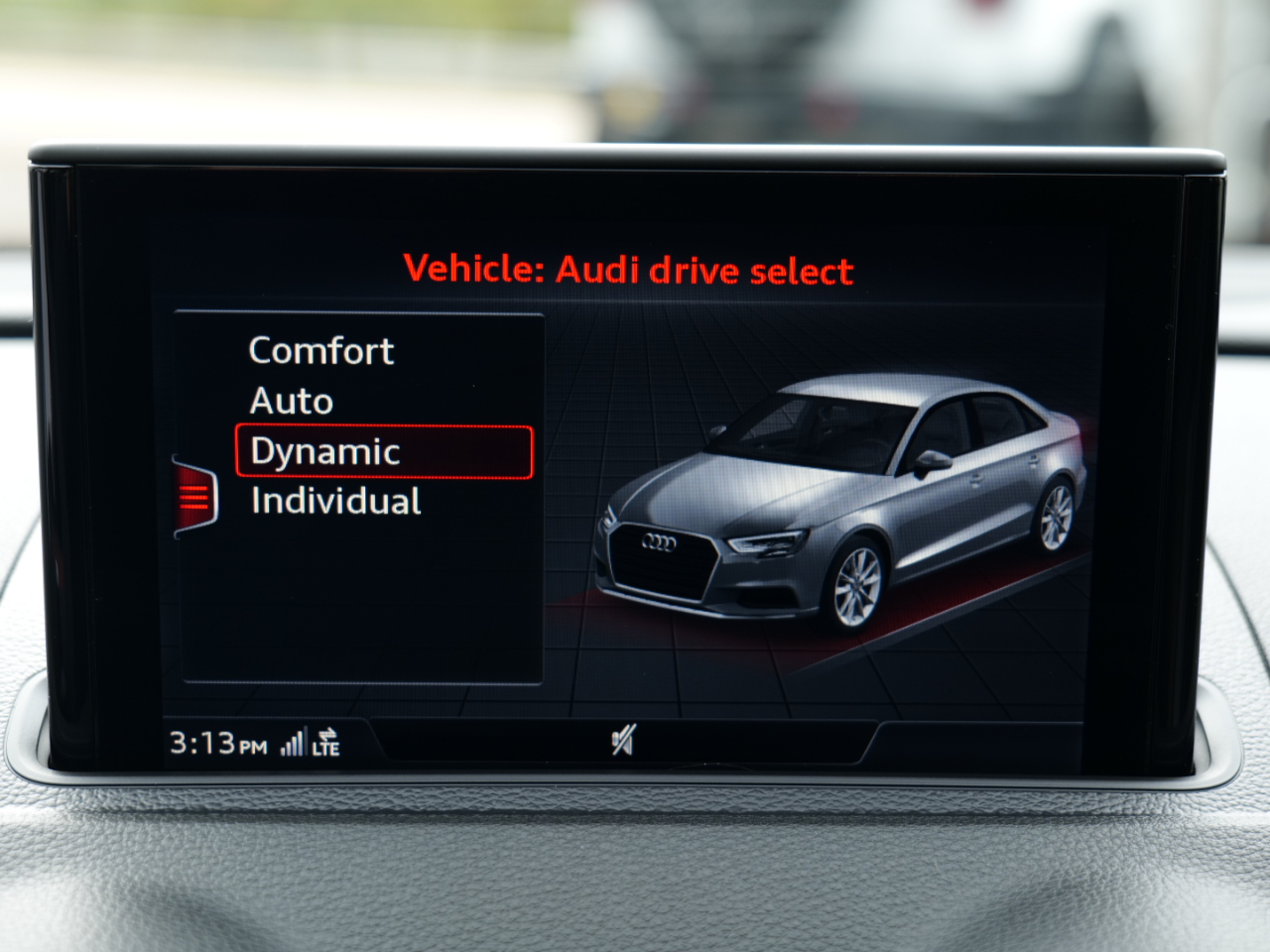Click the muted speaker icon

tap(623, 740)
